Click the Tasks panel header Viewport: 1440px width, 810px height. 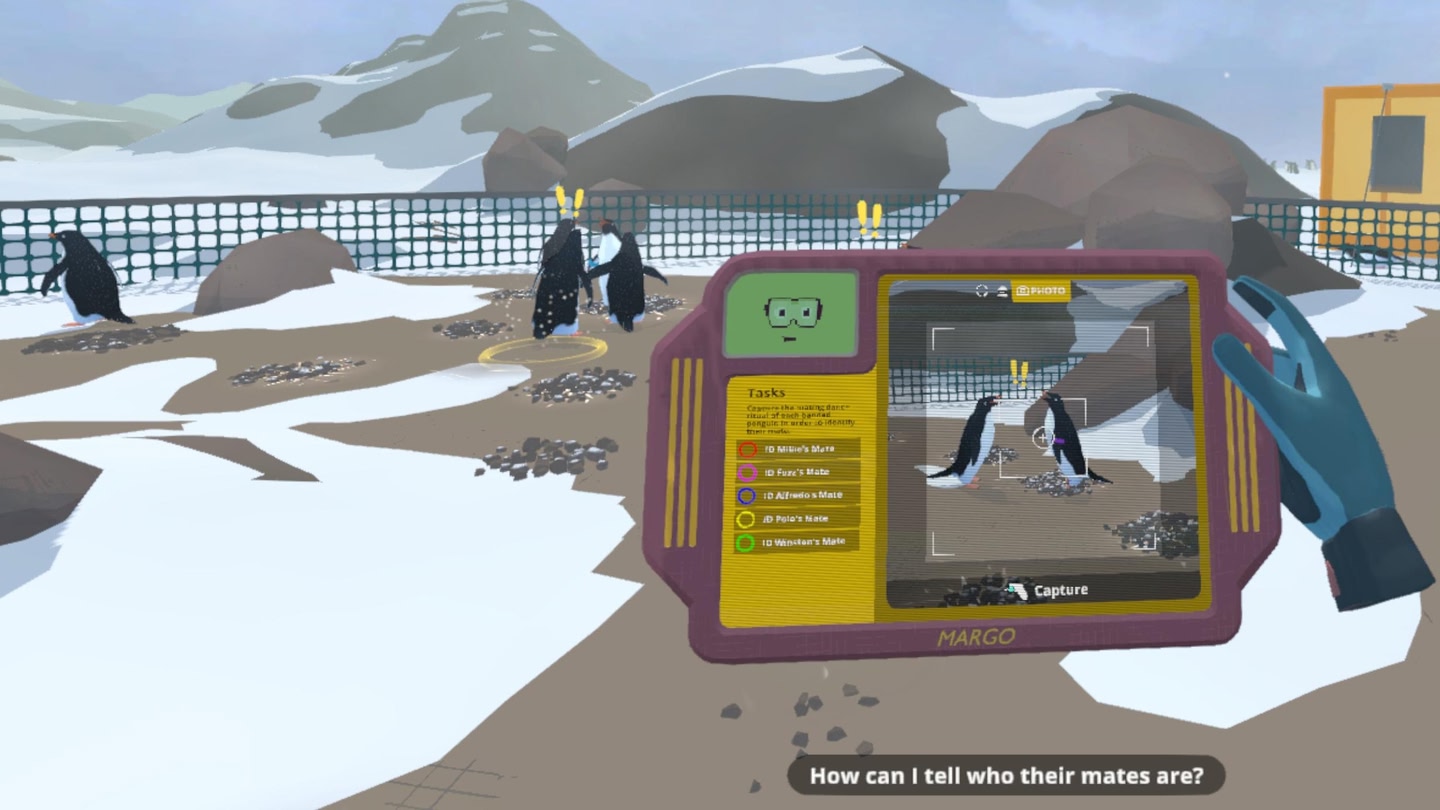pyautogui.click(x=767, y=390)
